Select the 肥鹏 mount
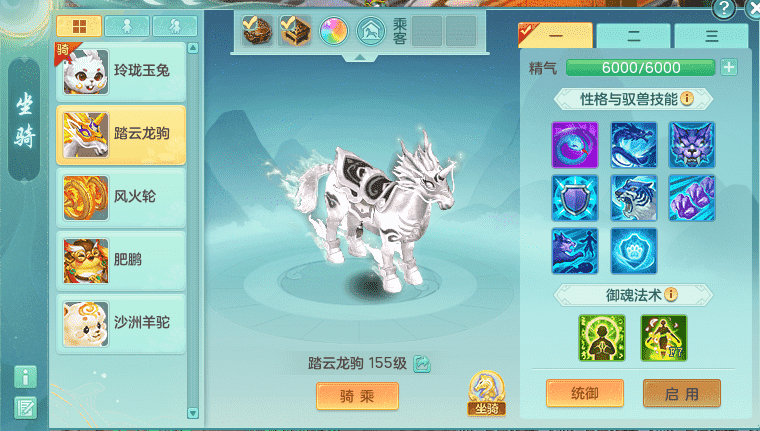 click(120, 260)
